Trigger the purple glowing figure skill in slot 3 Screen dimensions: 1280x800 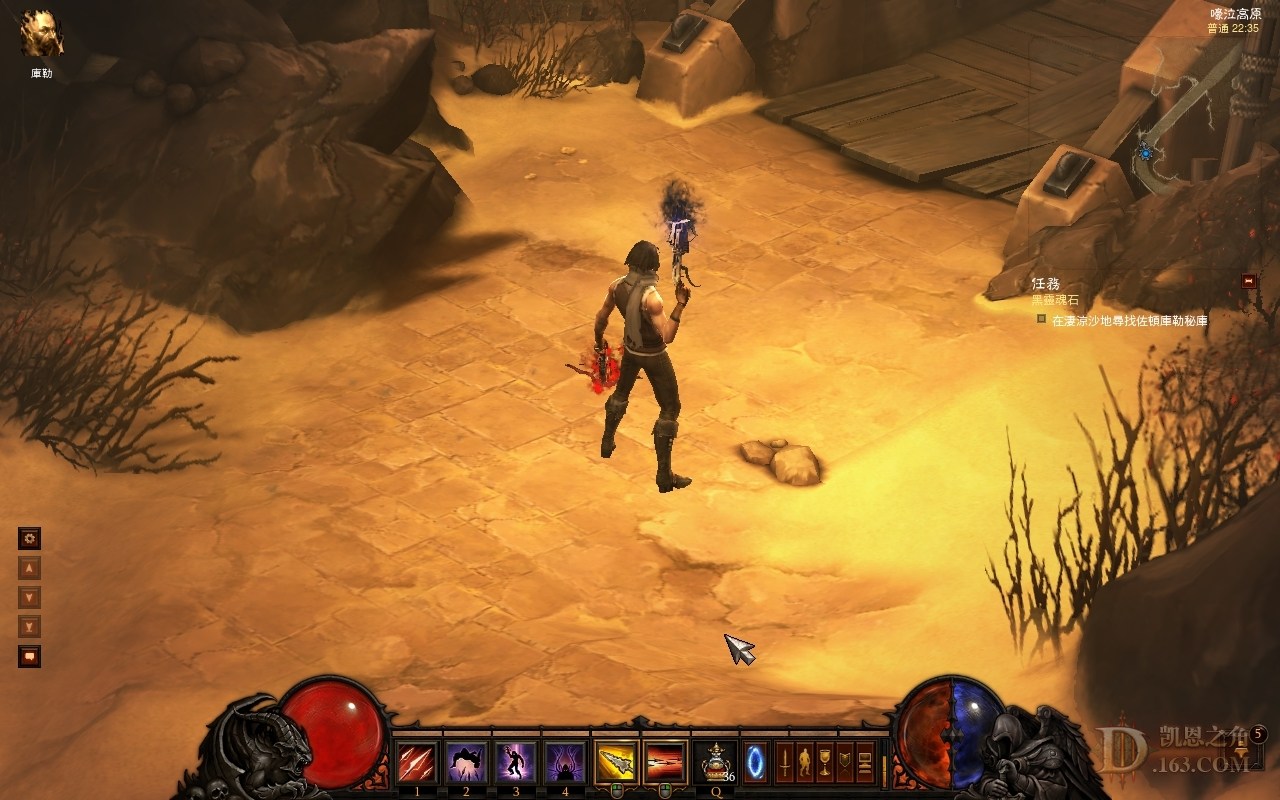tap(516, 763)
